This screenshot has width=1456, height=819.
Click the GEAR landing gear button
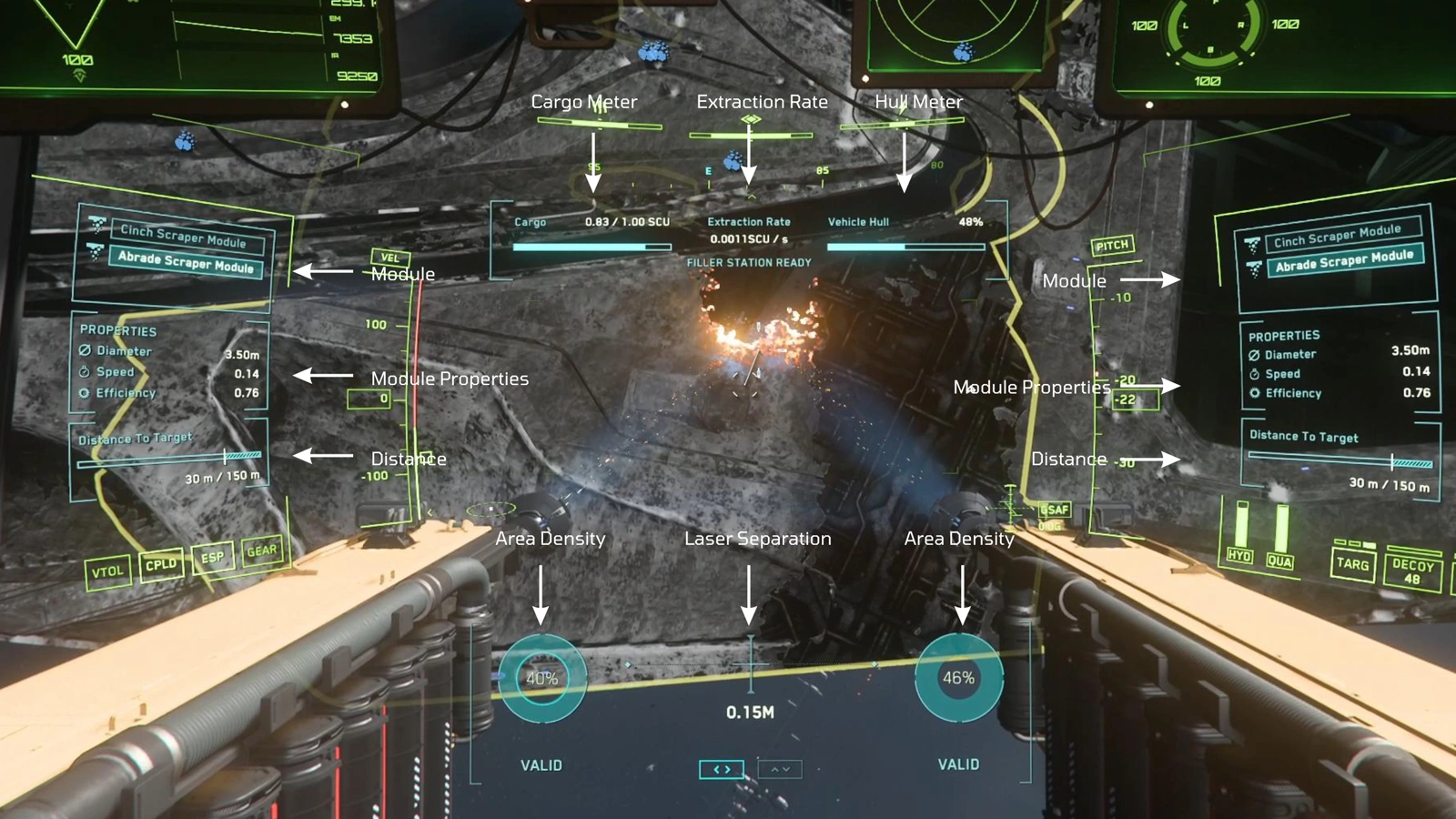pyautogui.click(x=262, y=551)
